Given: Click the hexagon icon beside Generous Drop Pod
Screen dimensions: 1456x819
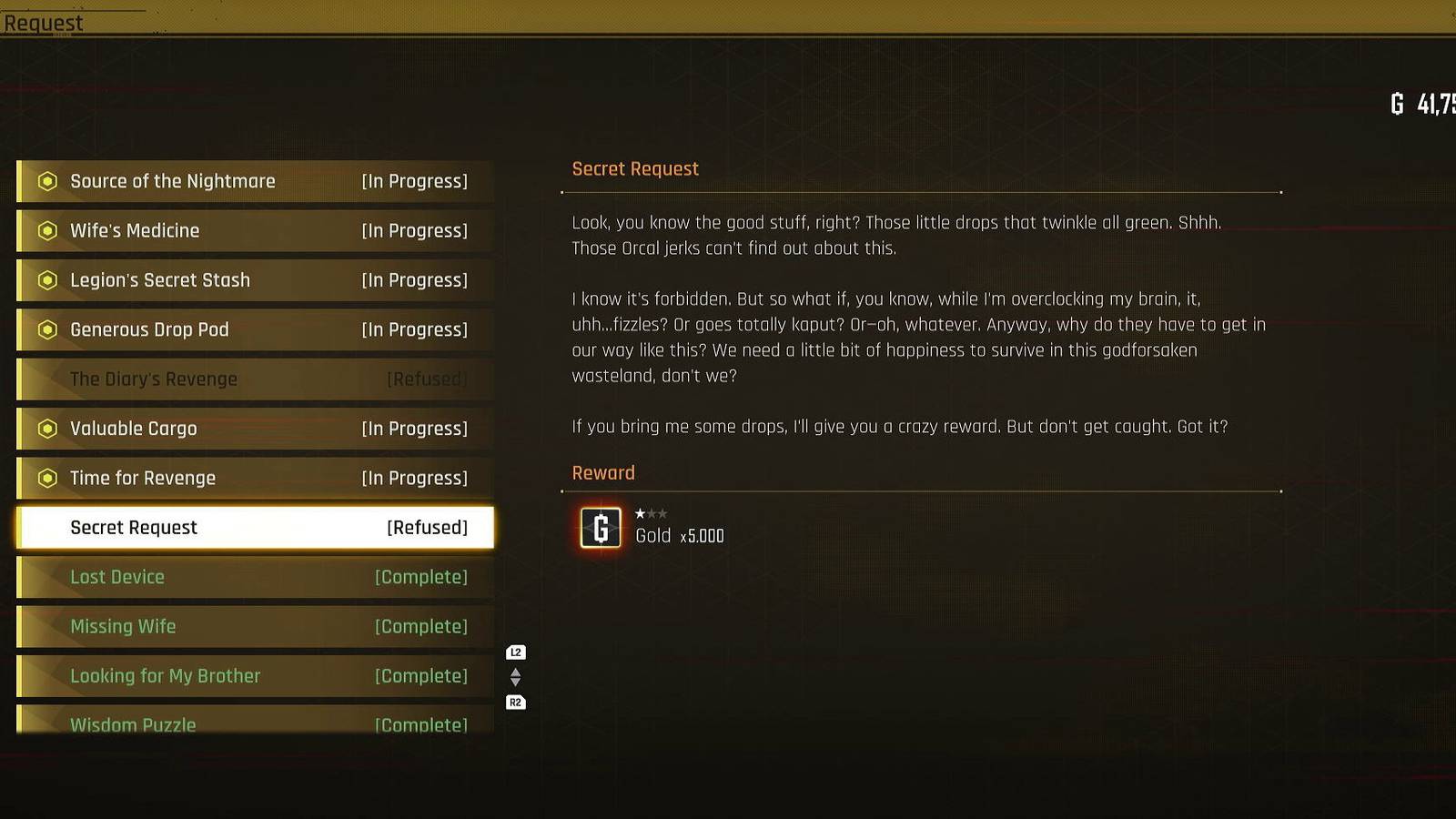Looking at the screenshot, I should [46, 329].
